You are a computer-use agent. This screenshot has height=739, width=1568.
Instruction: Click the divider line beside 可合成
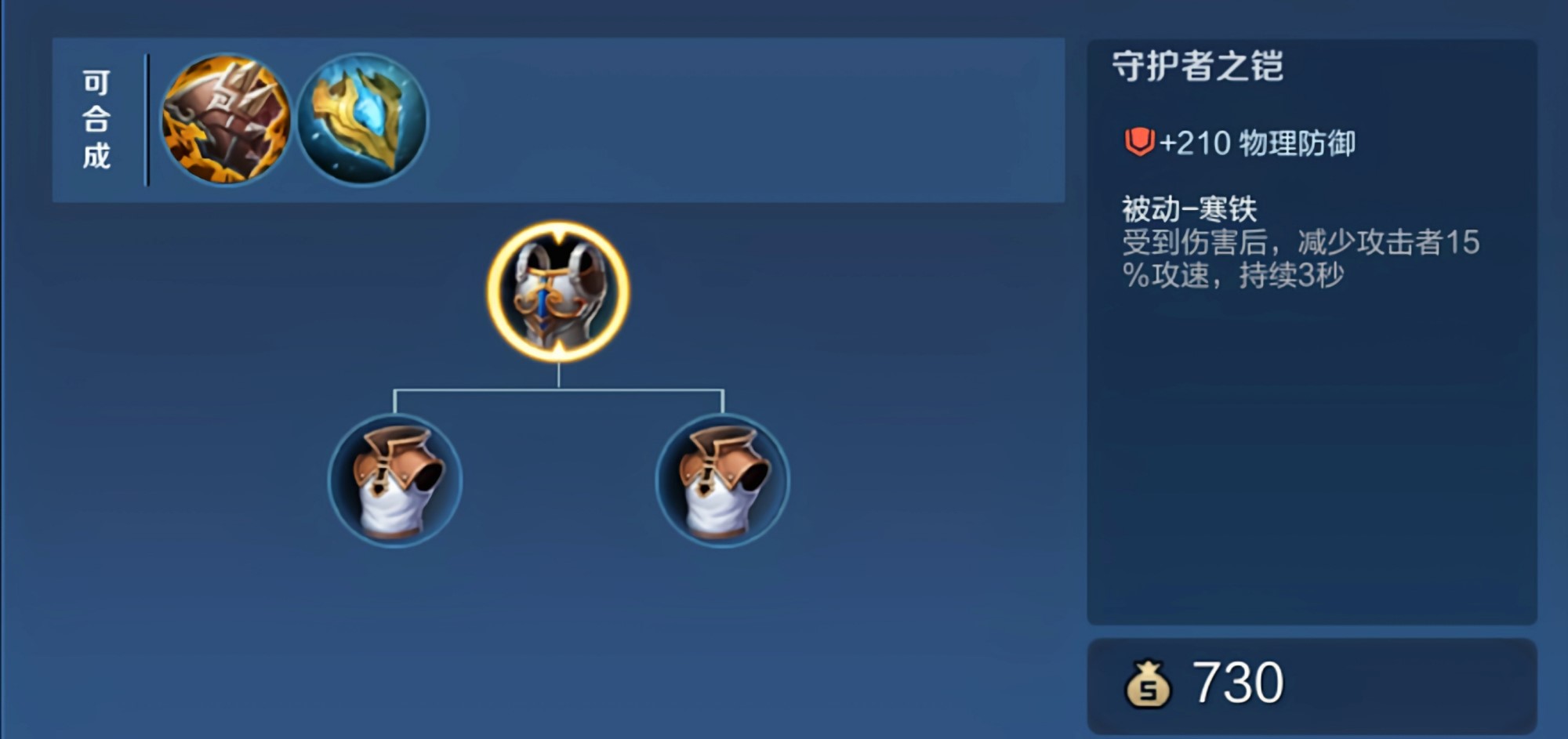[146, 119]
